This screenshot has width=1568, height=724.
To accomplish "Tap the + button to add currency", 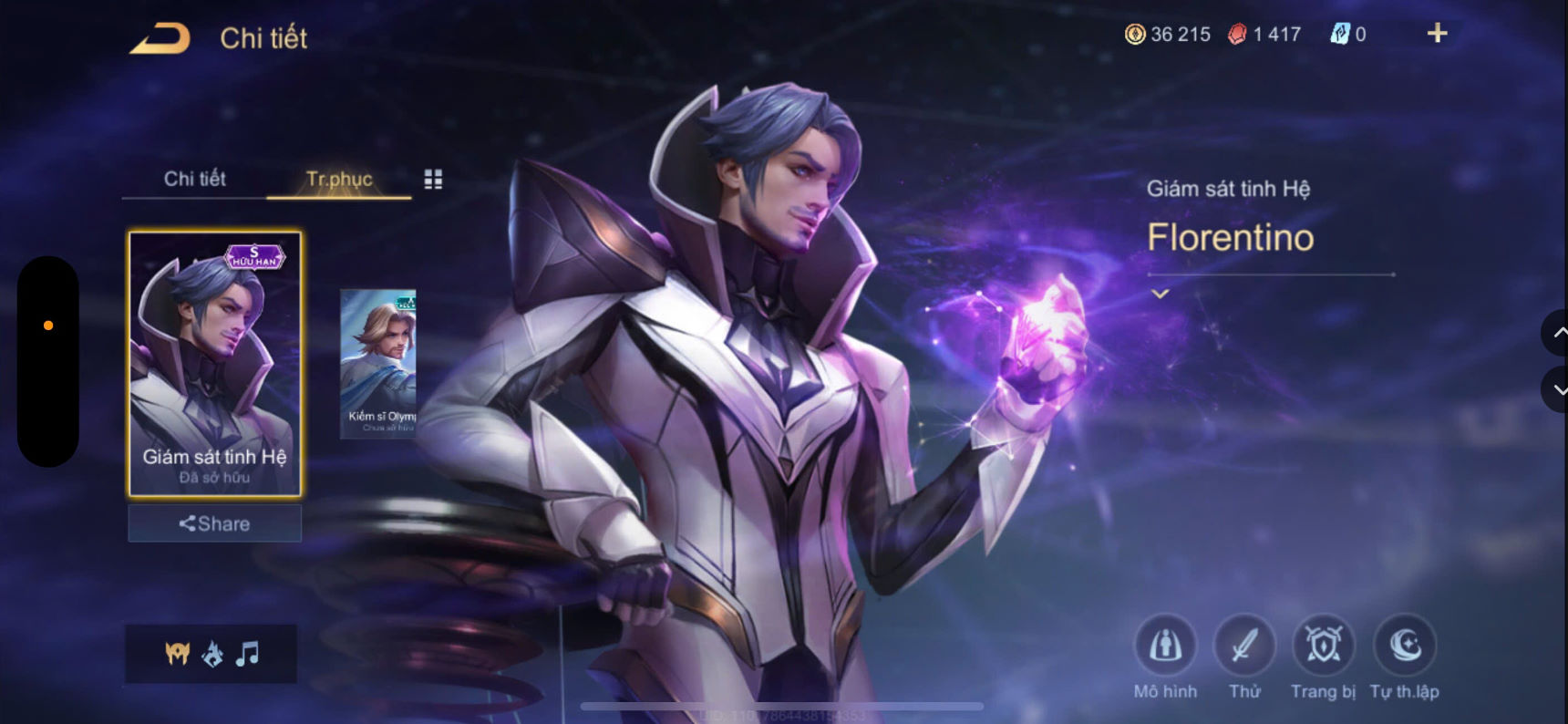I will 1437,34.
